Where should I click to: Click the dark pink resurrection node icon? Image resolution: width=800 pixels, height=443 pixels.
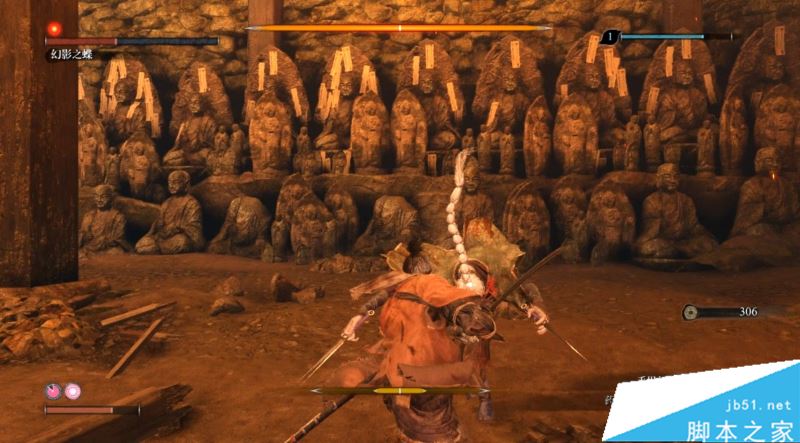click(52, 392)
